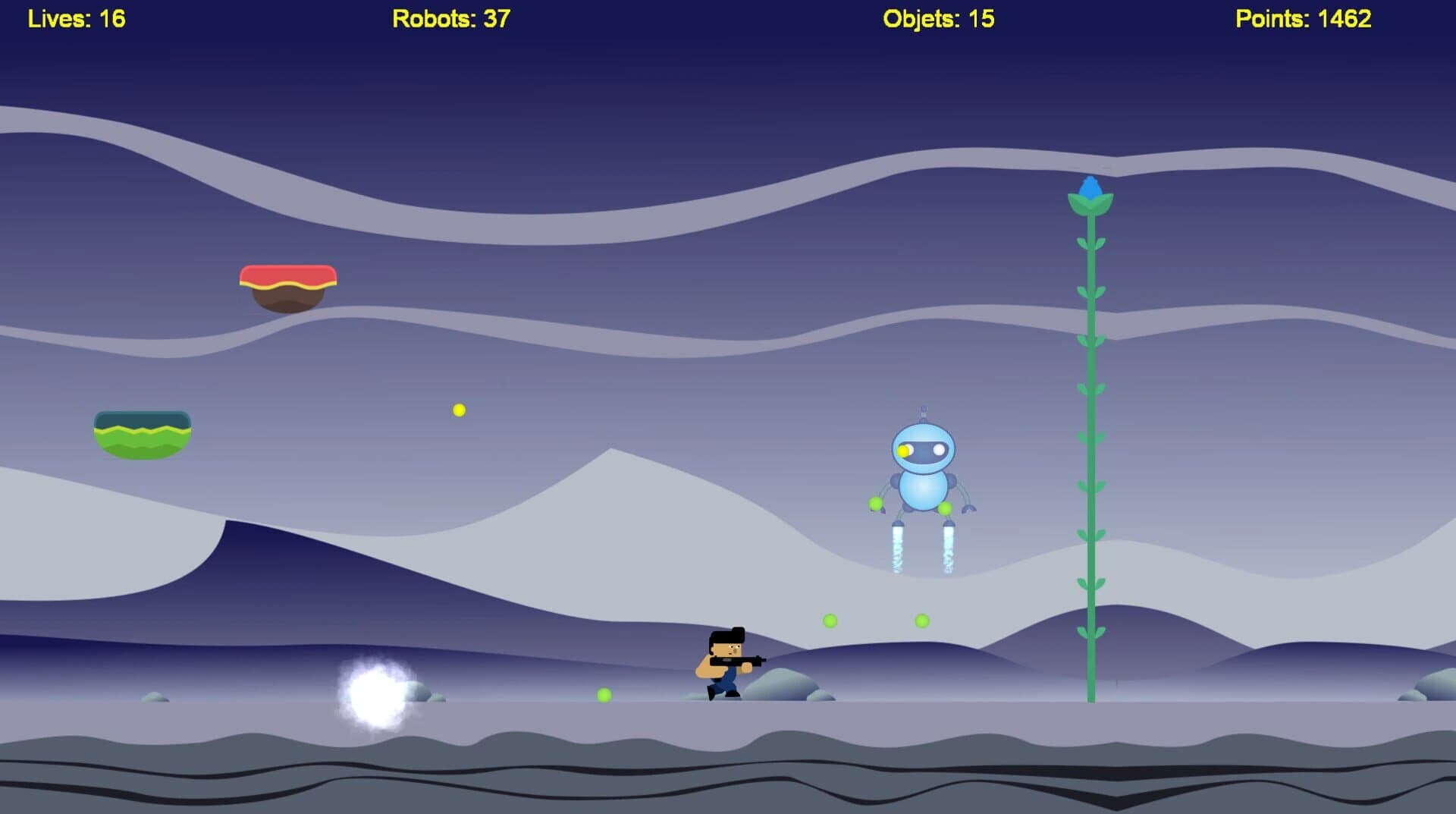
Task: Click the green orb falling above the player
Action: (x=830, y=621)
